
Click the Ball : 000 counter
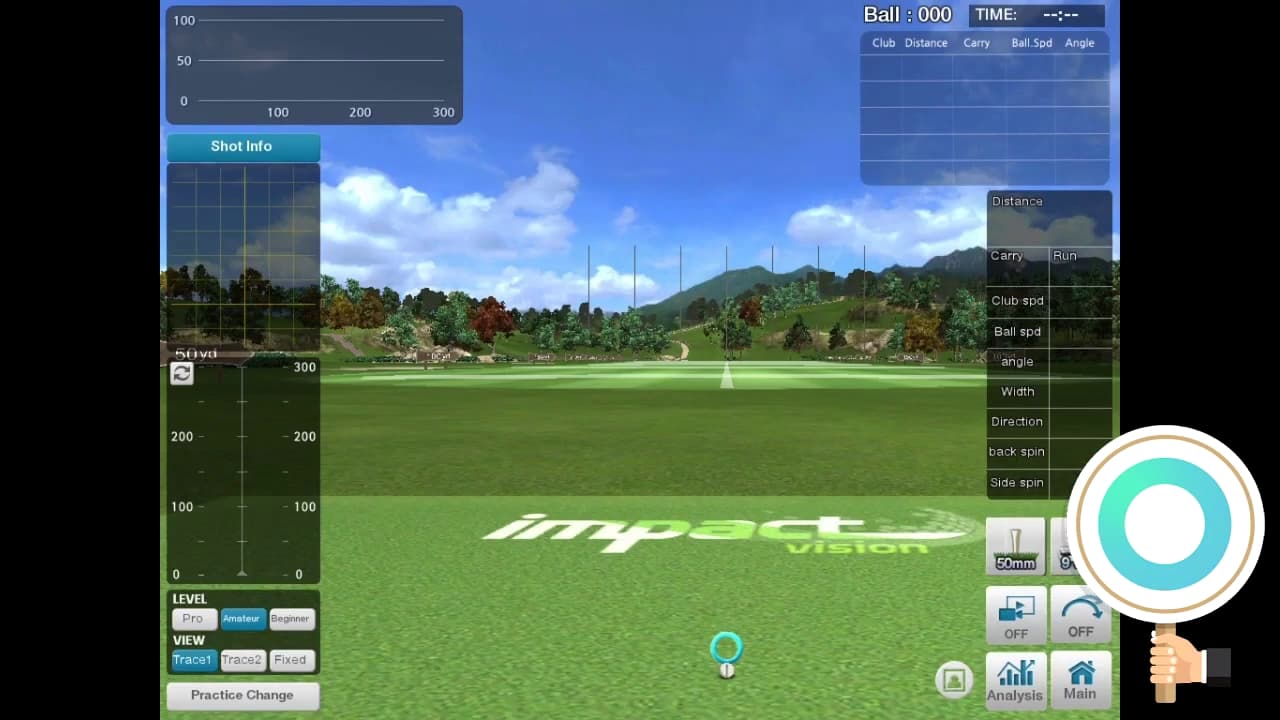908,14
